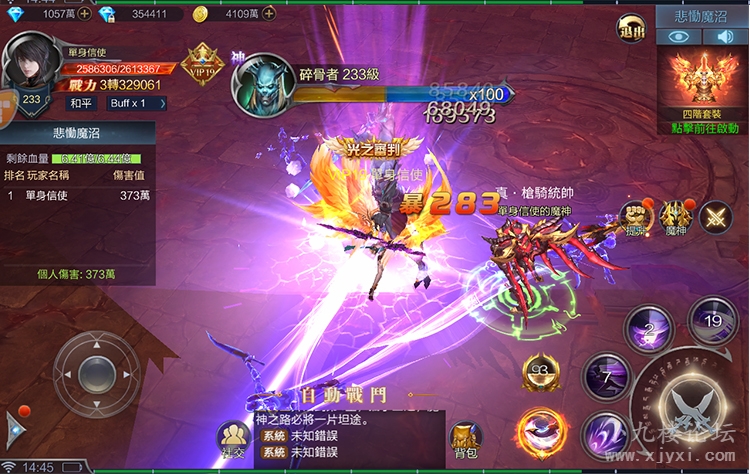This screenshot has height=474, width=750.
Task: Exit the dungeon with the 退出 button
Action: [632, 30]
